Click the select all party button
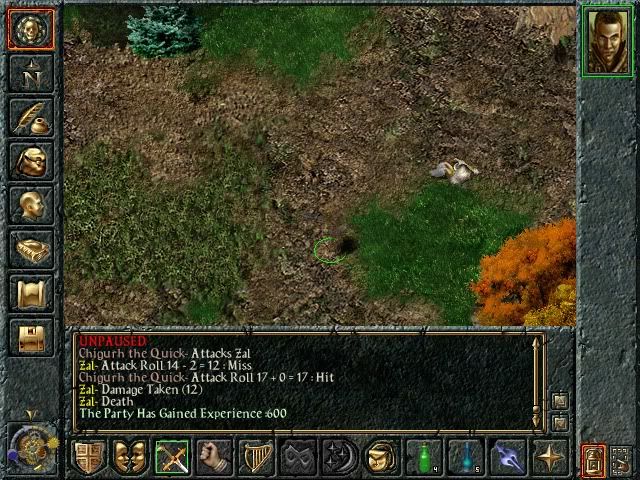 point(622,459)
